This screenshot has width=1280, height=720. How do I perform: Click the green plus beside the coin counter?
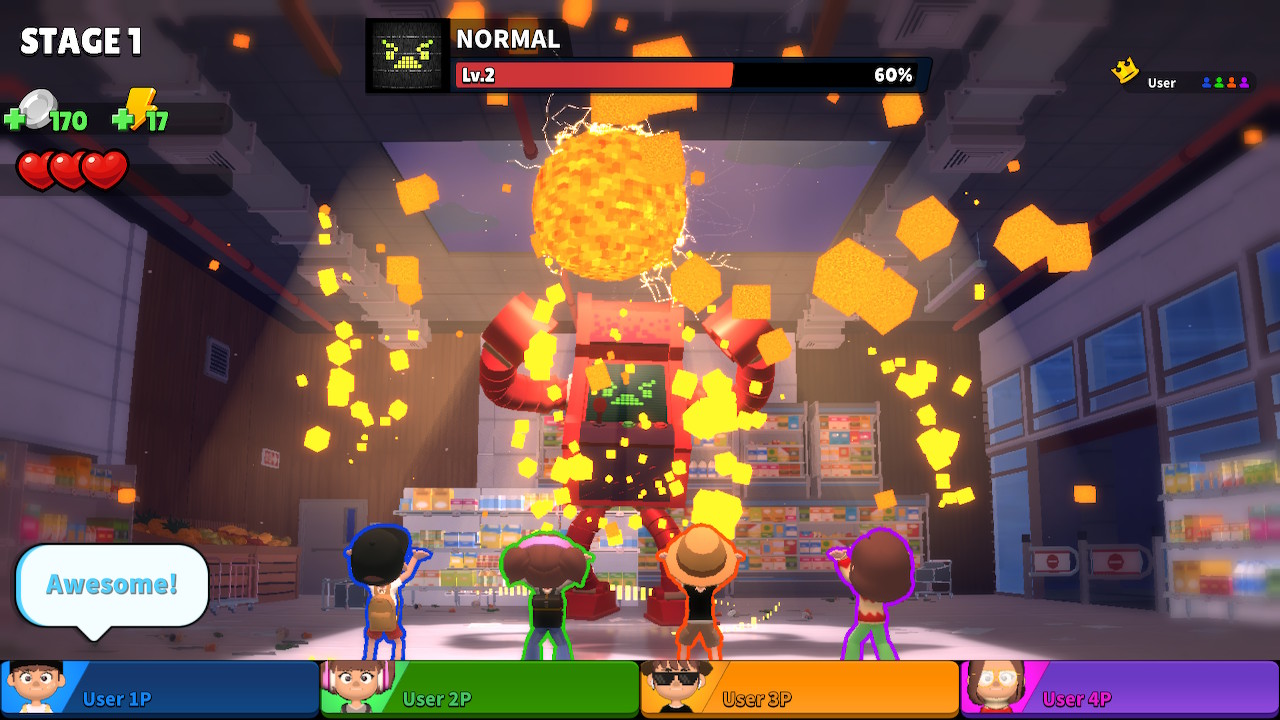point(17,117)
